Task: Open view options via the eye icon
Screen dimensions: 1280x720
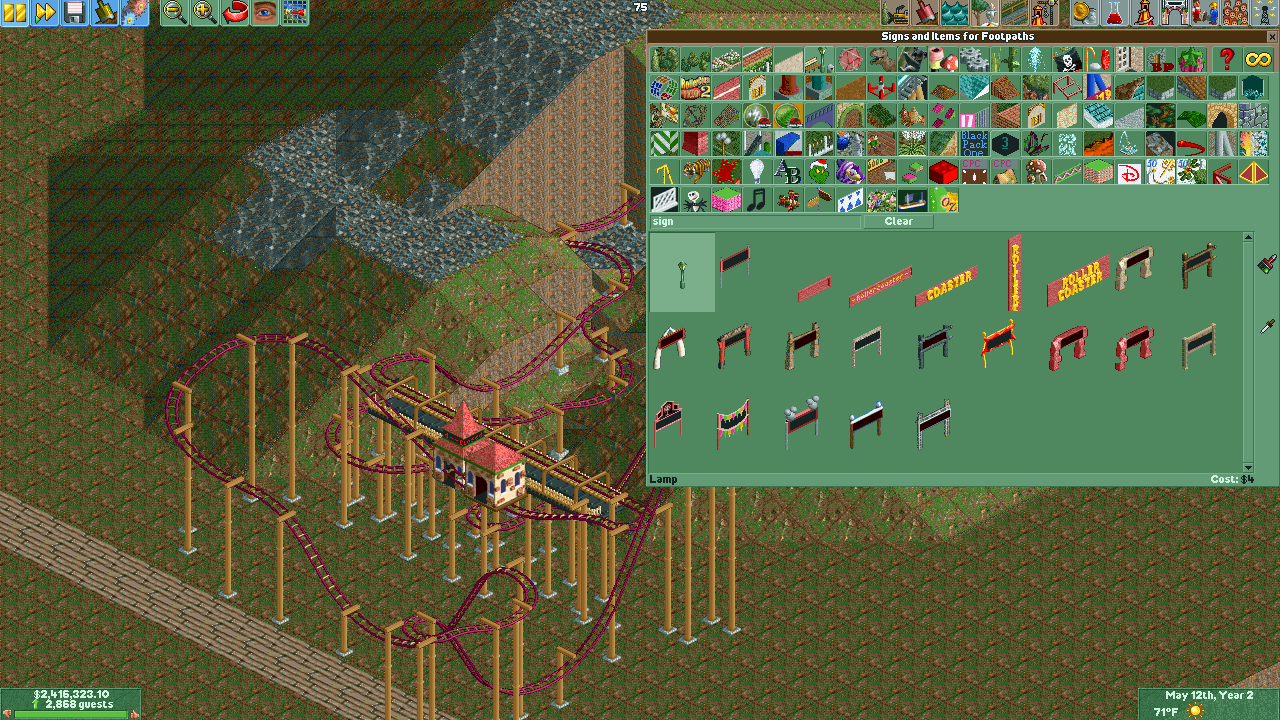Action: (x=265, y=14)
